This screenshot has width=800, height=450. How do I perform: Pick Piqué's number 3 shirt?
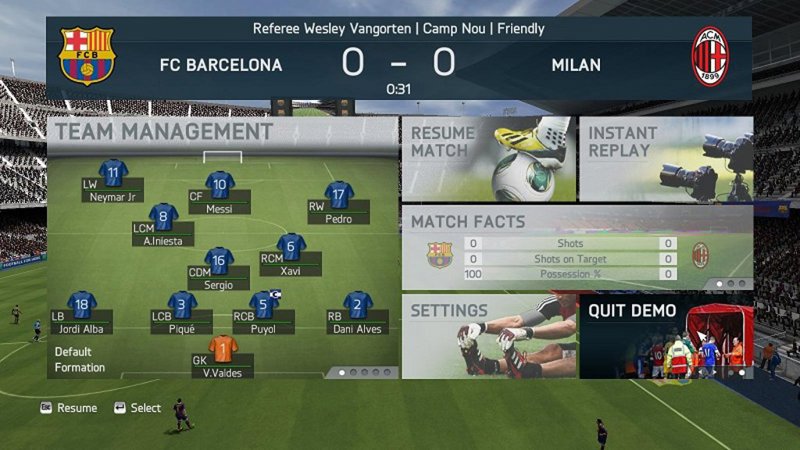tap(182, 304)
